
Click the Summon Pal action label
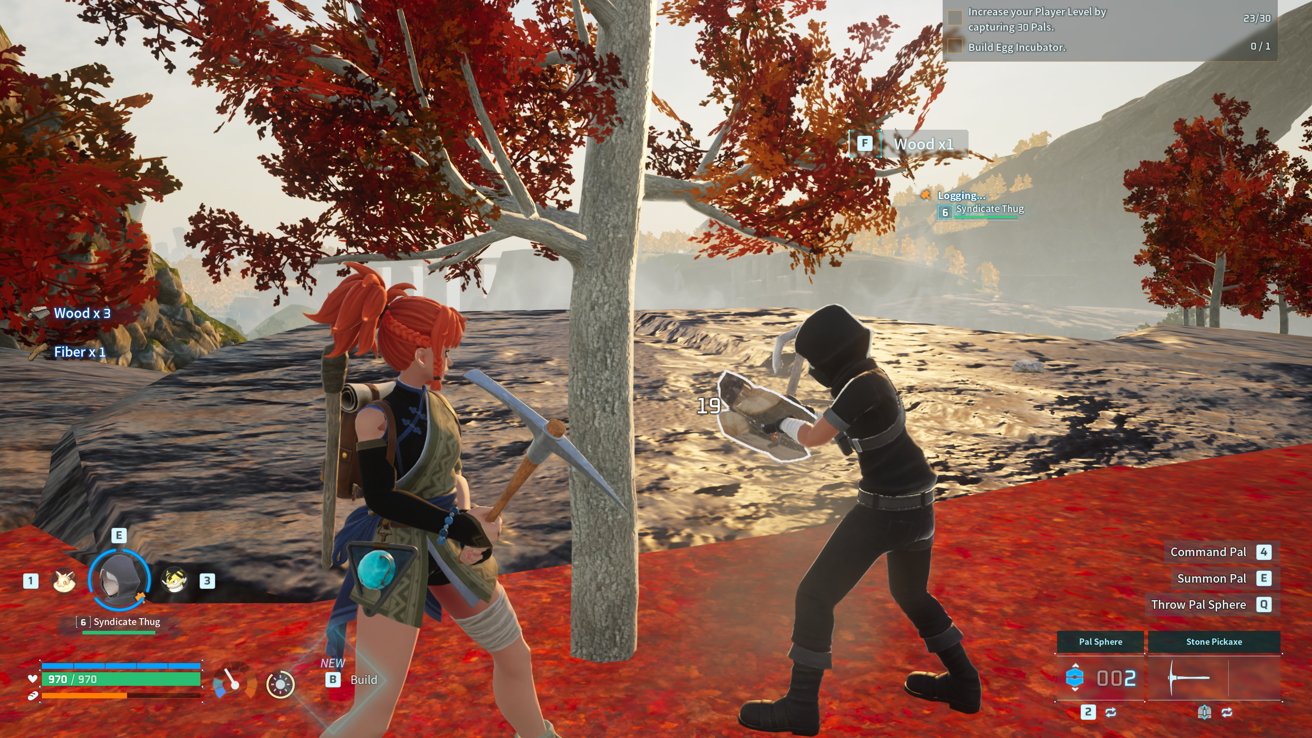pyautogui.click(x=1211, y=578)
